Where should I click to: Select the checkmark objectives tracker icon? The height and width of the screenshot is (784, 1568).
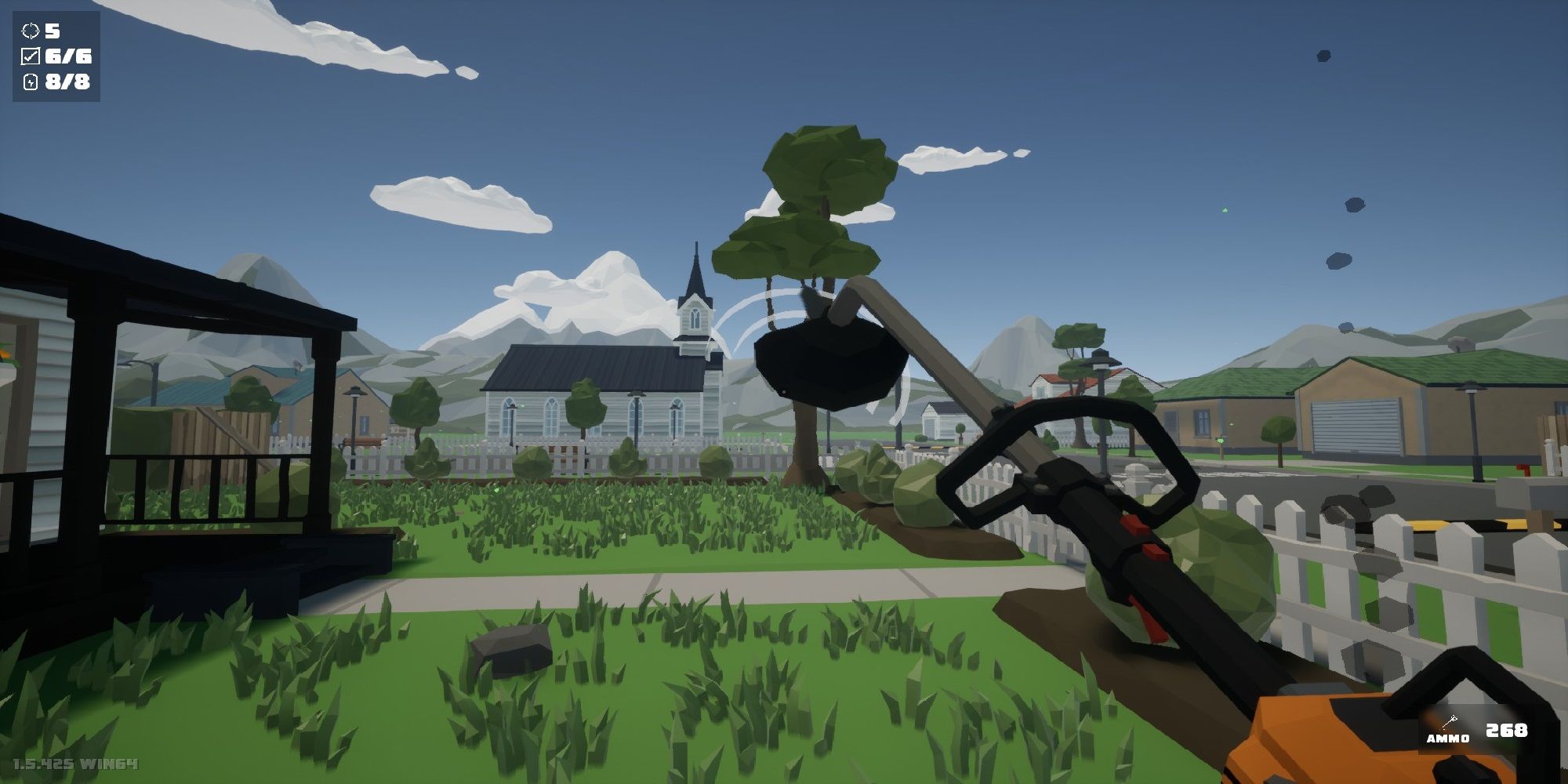point(31,56)
